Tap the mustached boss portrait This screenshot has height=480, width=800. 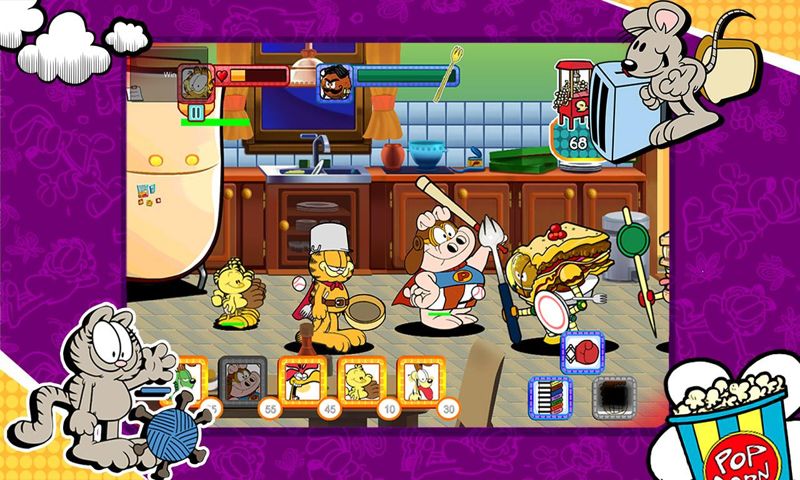click(333, 82)
